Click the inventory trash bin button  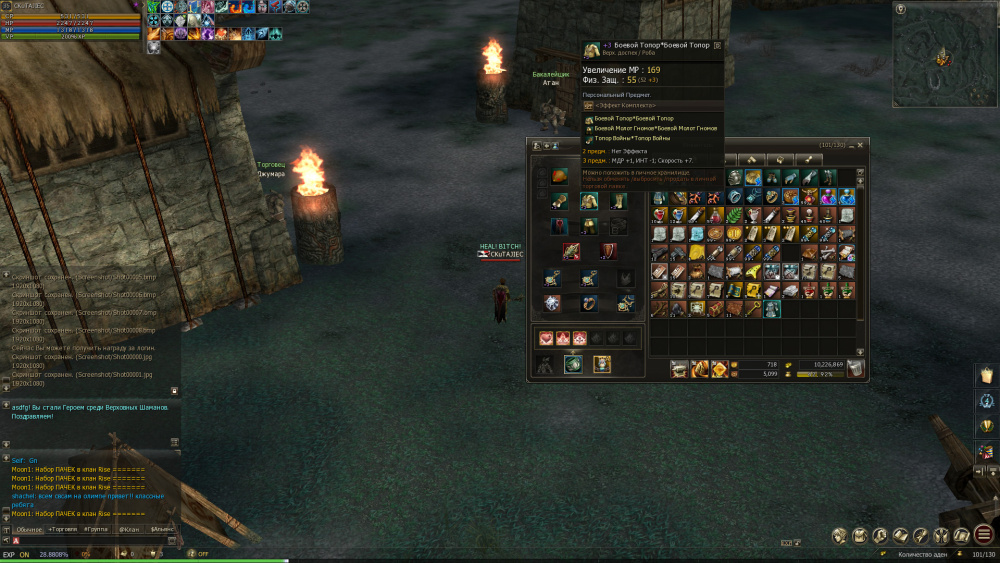(855, 369)
